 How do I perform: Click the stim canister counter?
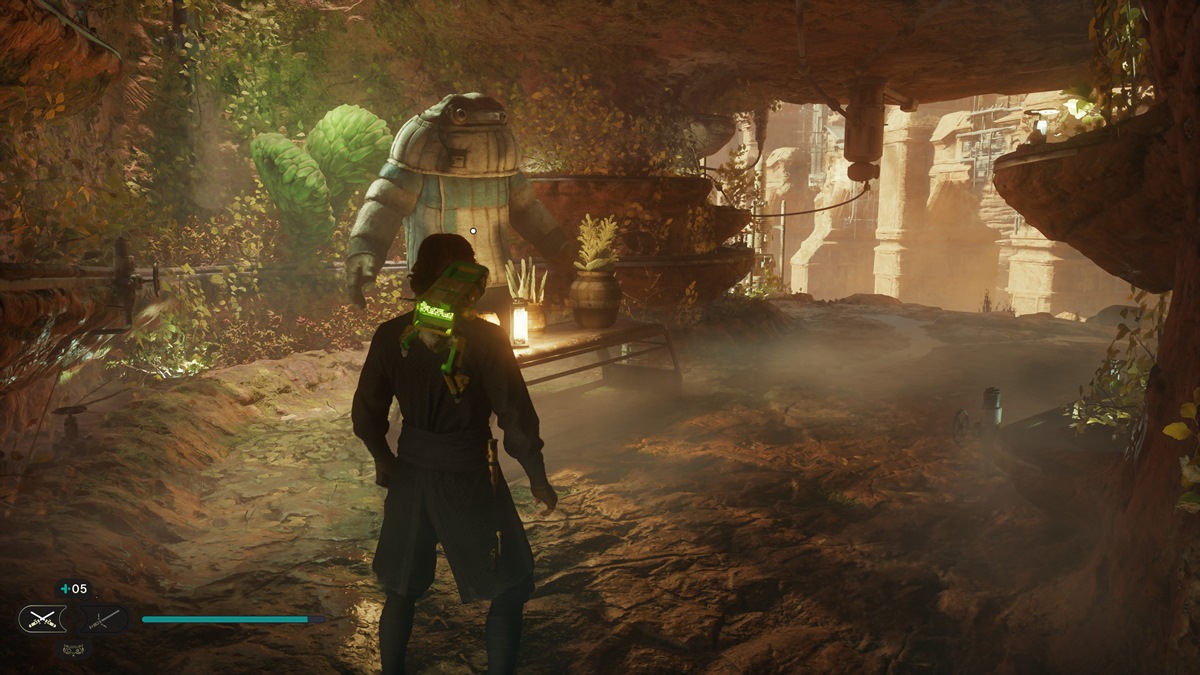point(73,589)
